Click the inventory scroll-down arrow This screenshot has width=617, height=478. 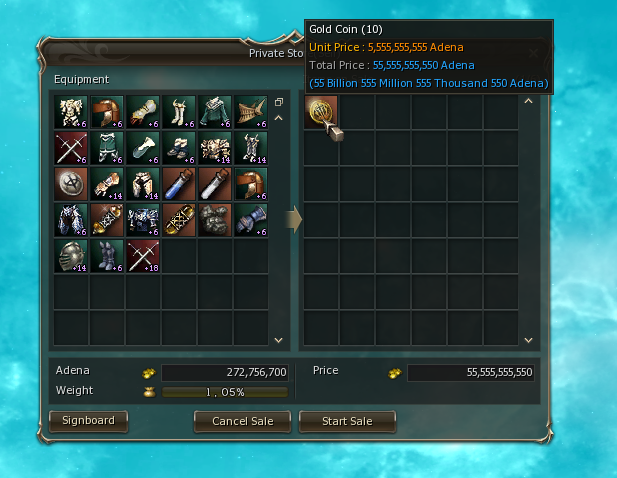(279, 340)
